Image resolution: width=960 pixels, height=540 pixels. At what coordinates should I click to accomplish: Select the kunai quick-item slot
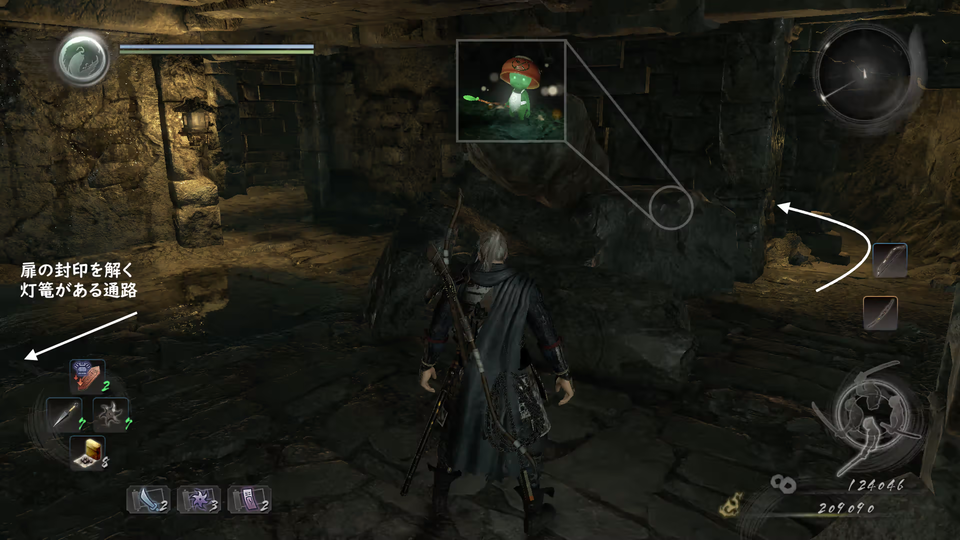coord(63,413)
